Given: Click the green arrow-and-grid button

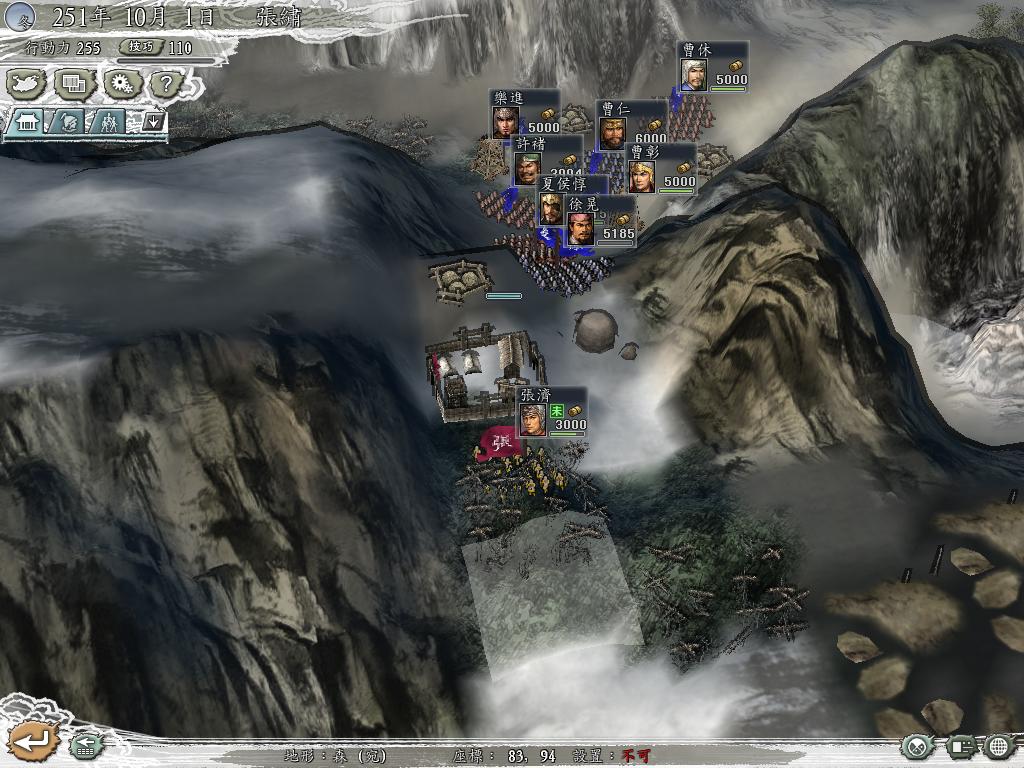Looking at the screenshot, I should 85,745.
